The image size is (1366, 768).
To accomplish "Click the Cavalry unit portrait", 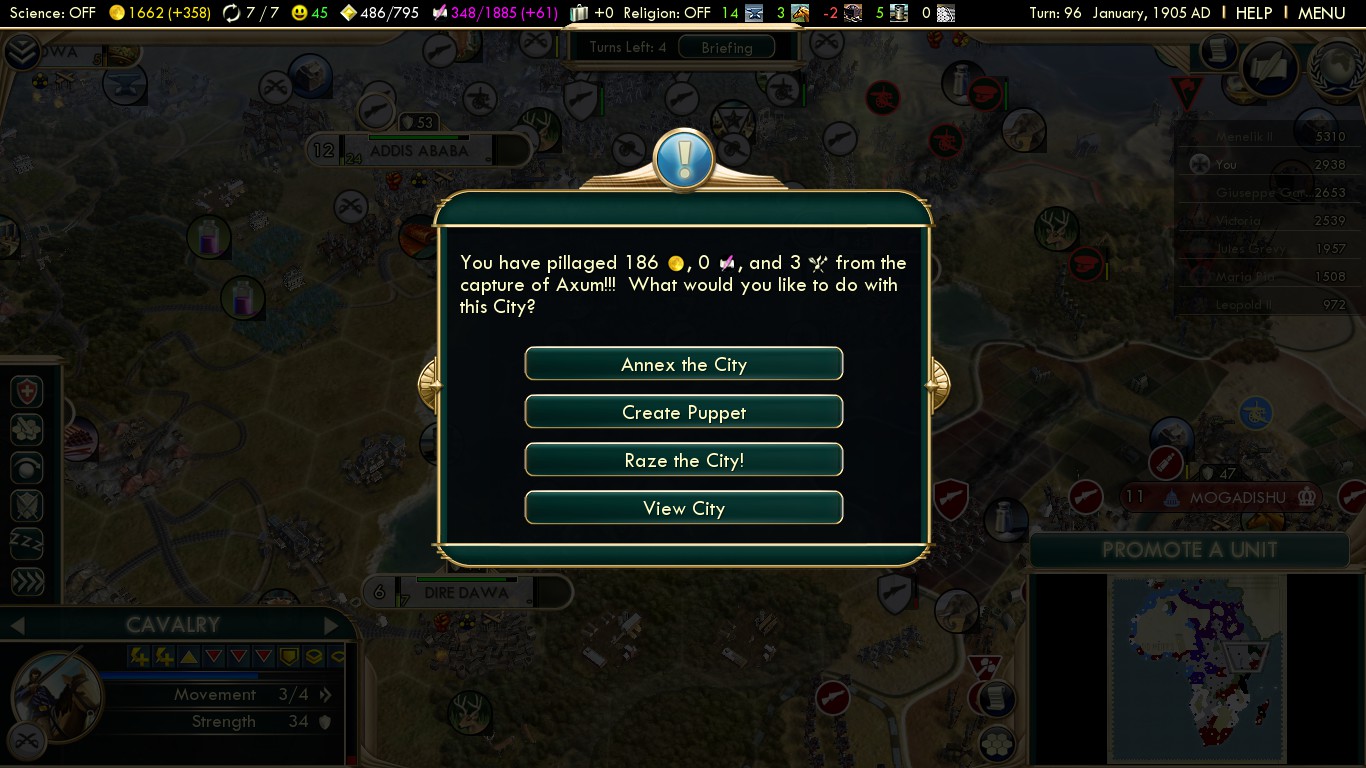I will (58, 697).
